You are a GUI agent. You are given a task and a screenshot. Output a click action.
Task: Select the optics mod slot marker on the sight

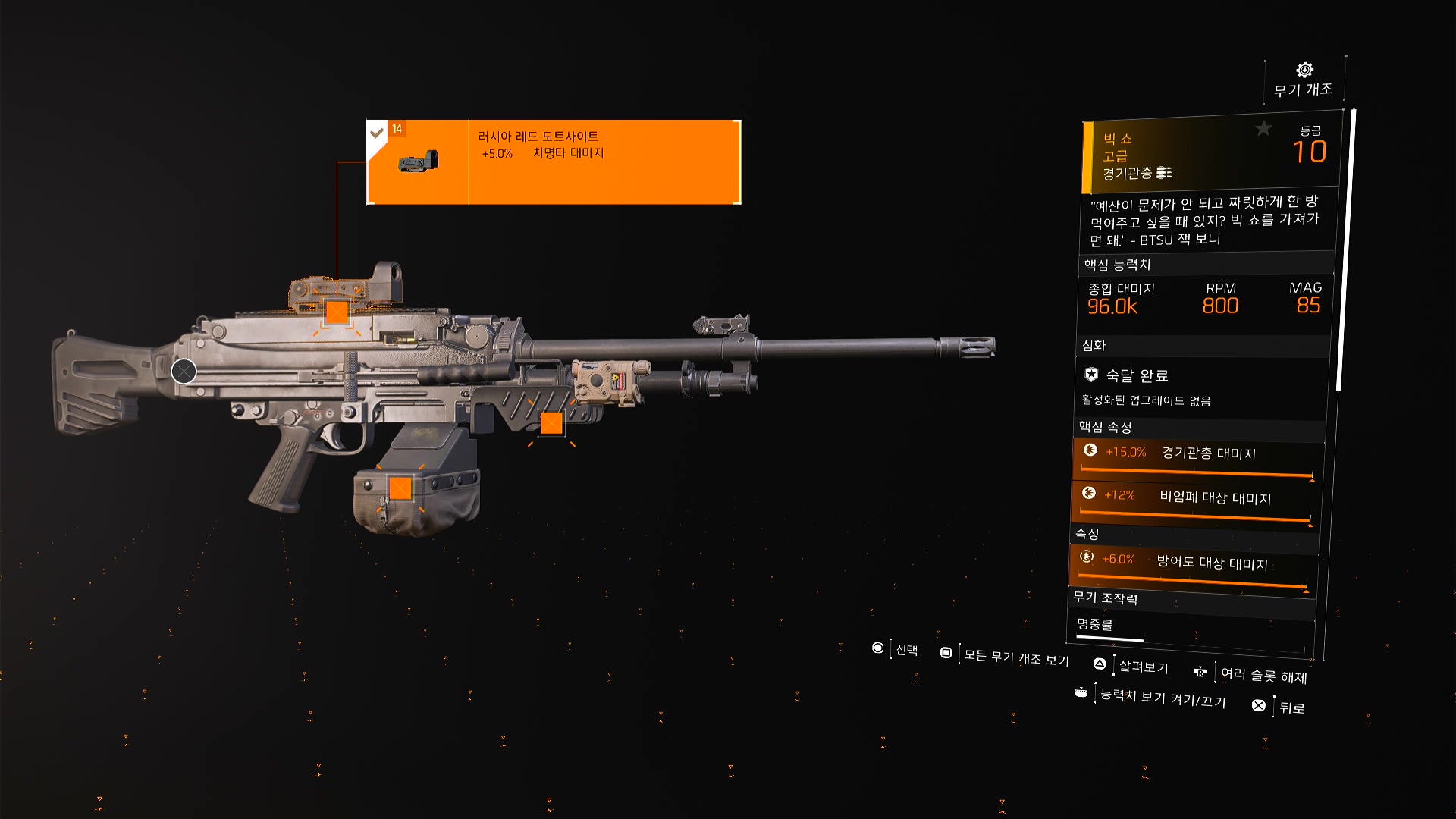click(x=337, y=312)
